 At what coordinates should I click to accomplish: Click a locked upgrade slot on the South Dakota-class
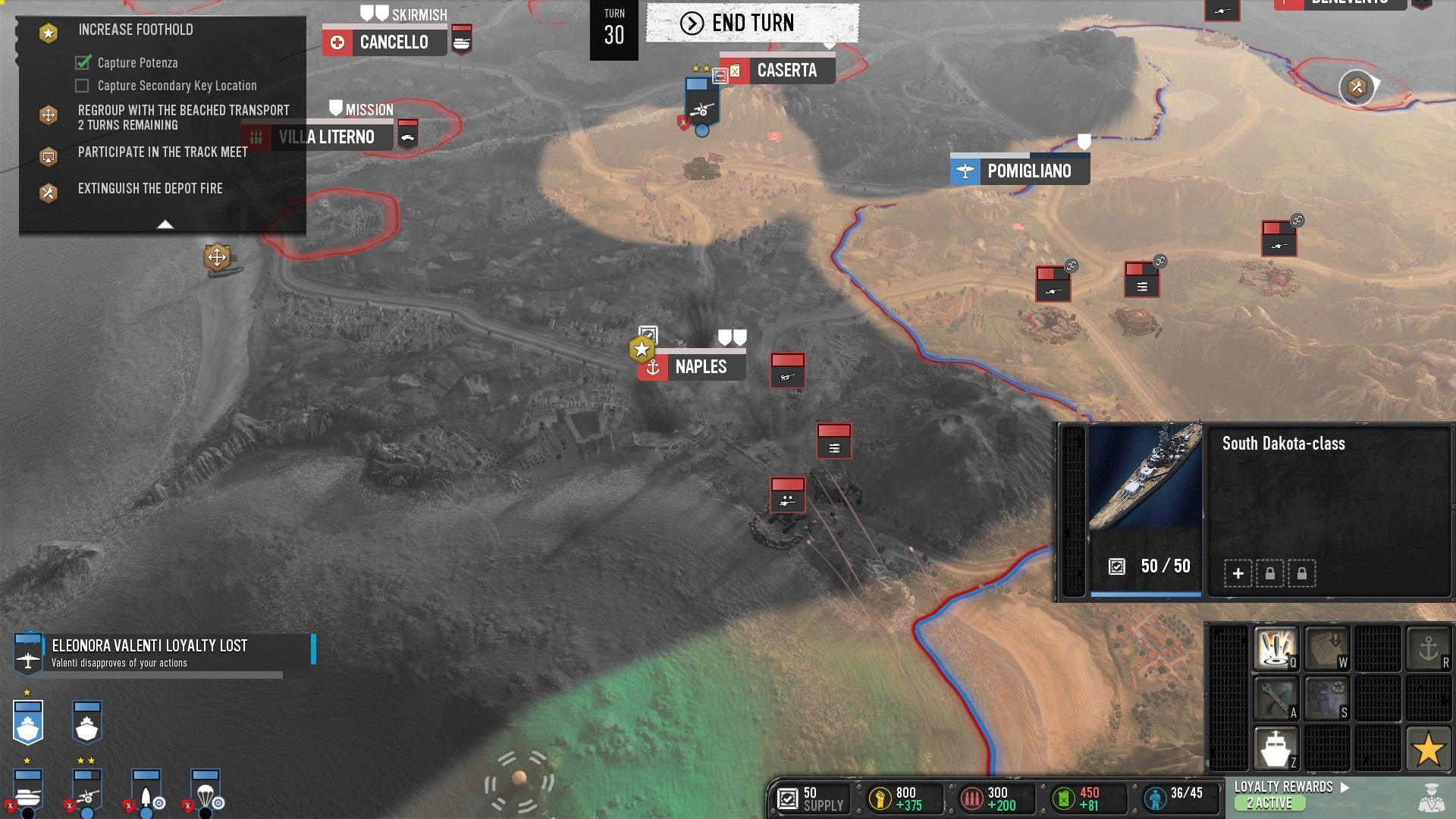1270,574
